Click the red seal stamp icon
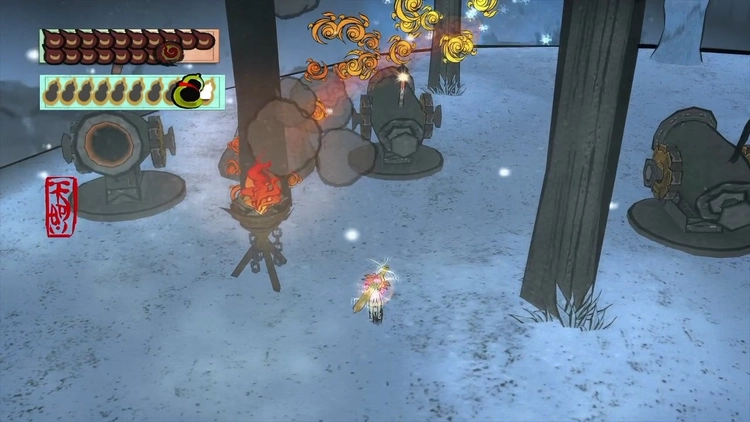Screen dimensions: 750x422 (x=59, y=206)
